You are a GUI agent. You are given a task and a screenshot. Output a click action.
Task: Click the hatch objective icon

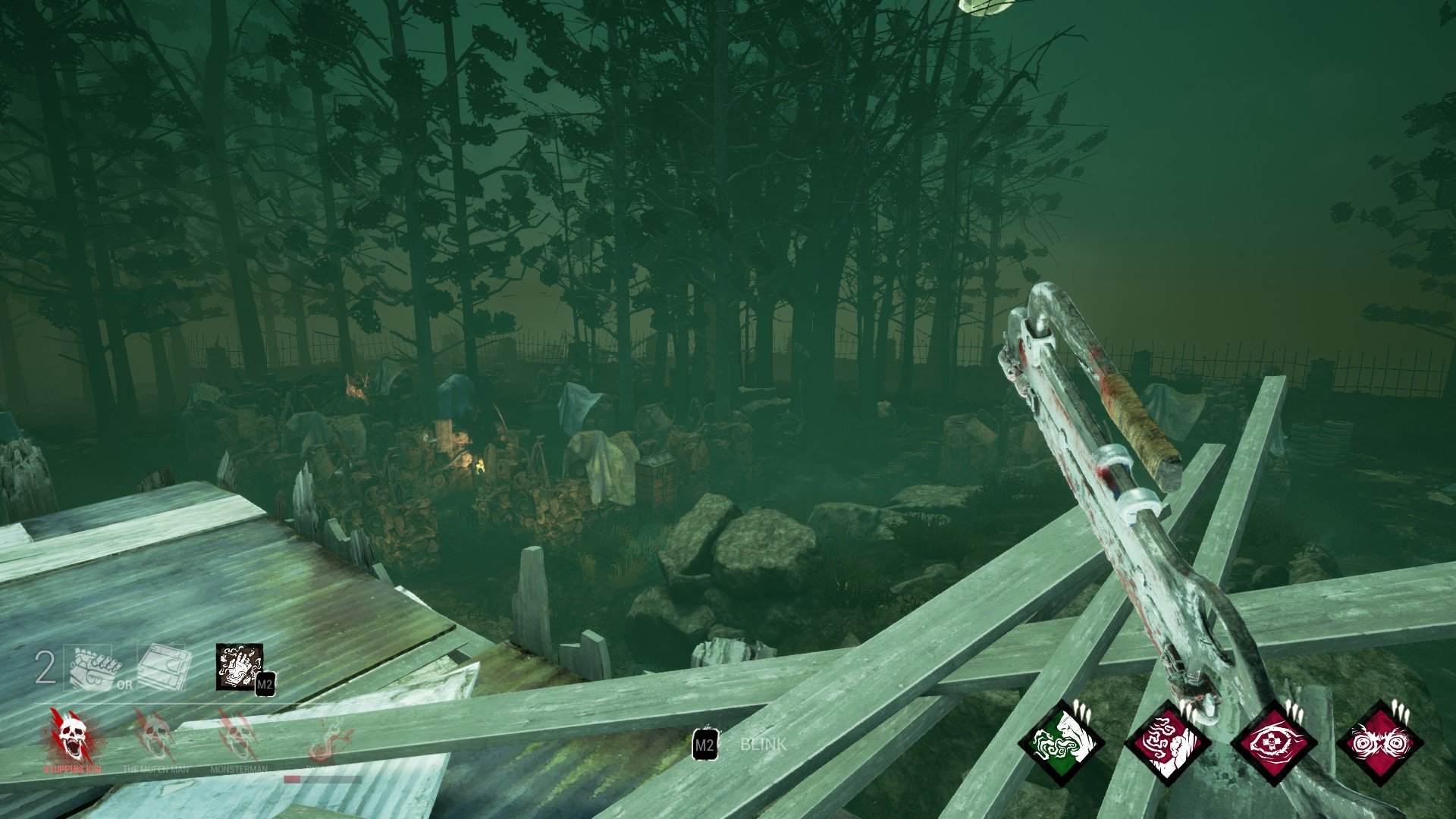[x=162, y=668]
